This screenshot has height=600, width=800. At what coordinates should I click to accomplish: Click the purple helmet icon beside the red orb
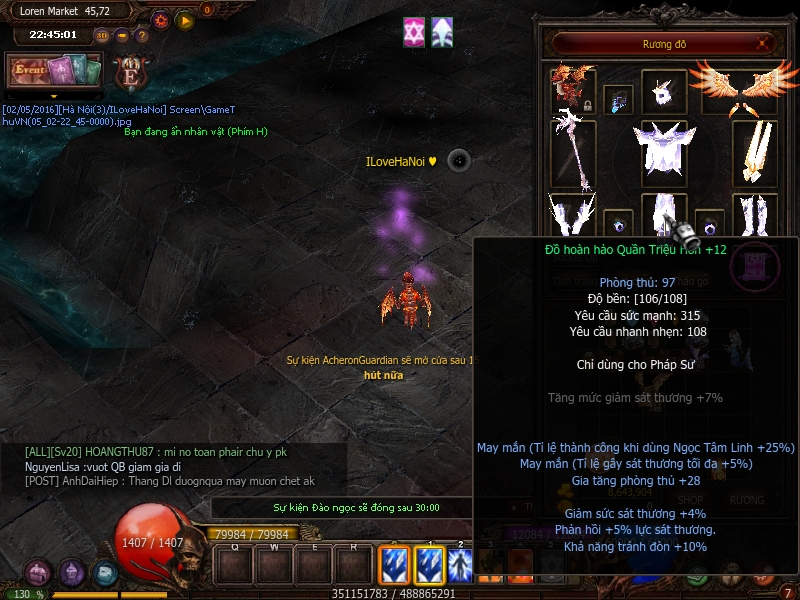pos(71,573)
